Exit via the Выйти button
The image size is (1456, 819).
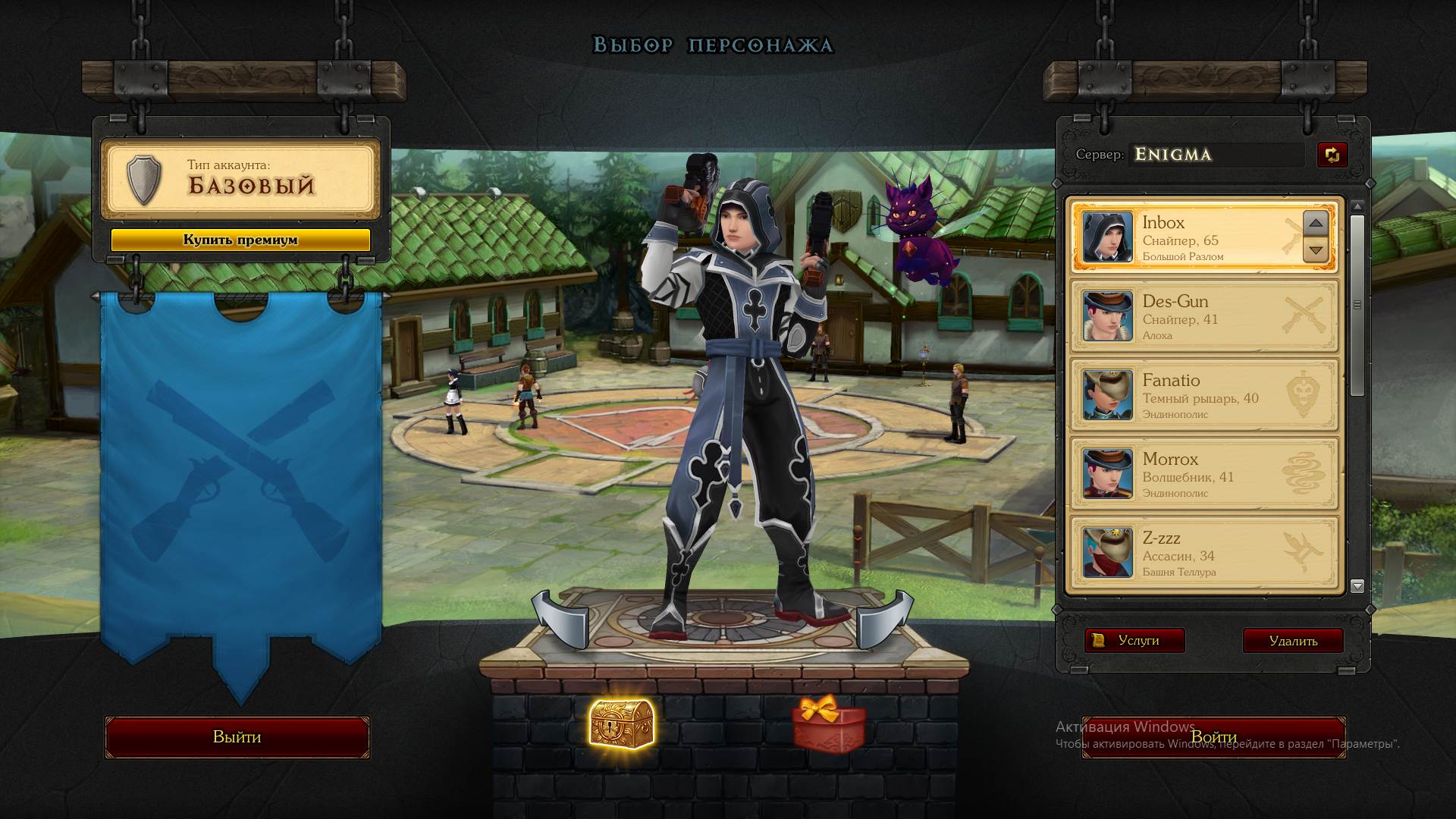click(237, 737)
